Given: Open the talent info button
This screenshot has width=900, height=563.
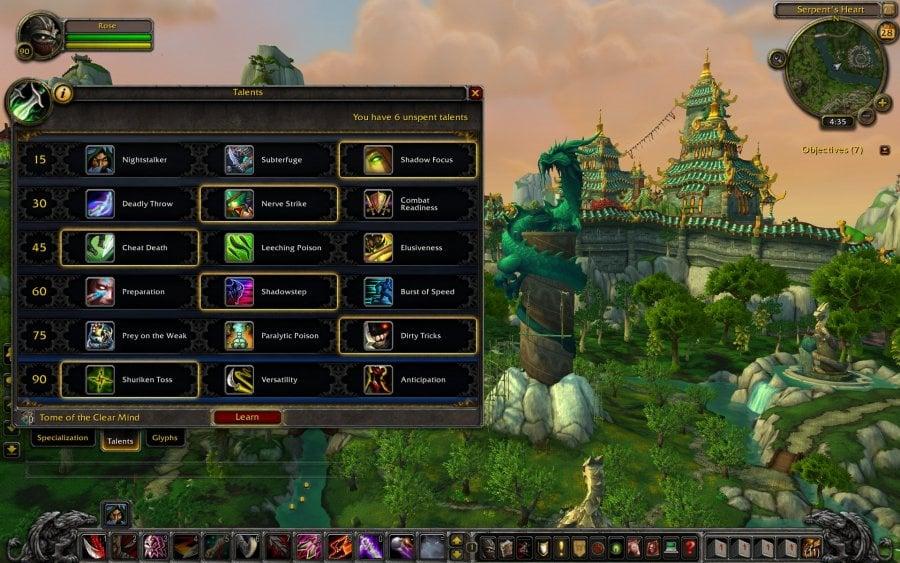Looking at the screenshot, I should 62,93.
